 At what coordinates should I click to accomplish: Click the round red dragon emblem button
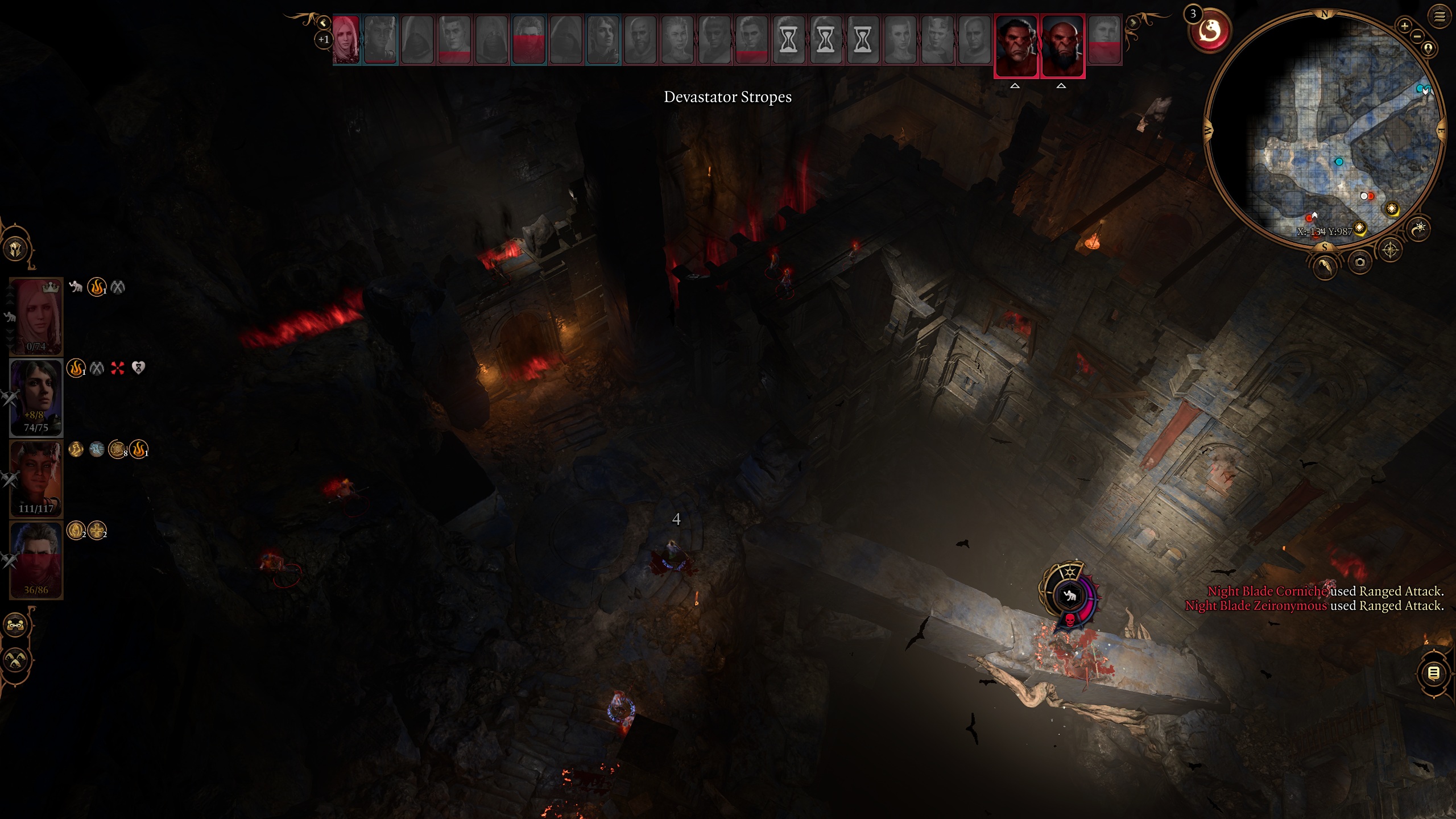pyautogui.click(x=1210, y=31)
